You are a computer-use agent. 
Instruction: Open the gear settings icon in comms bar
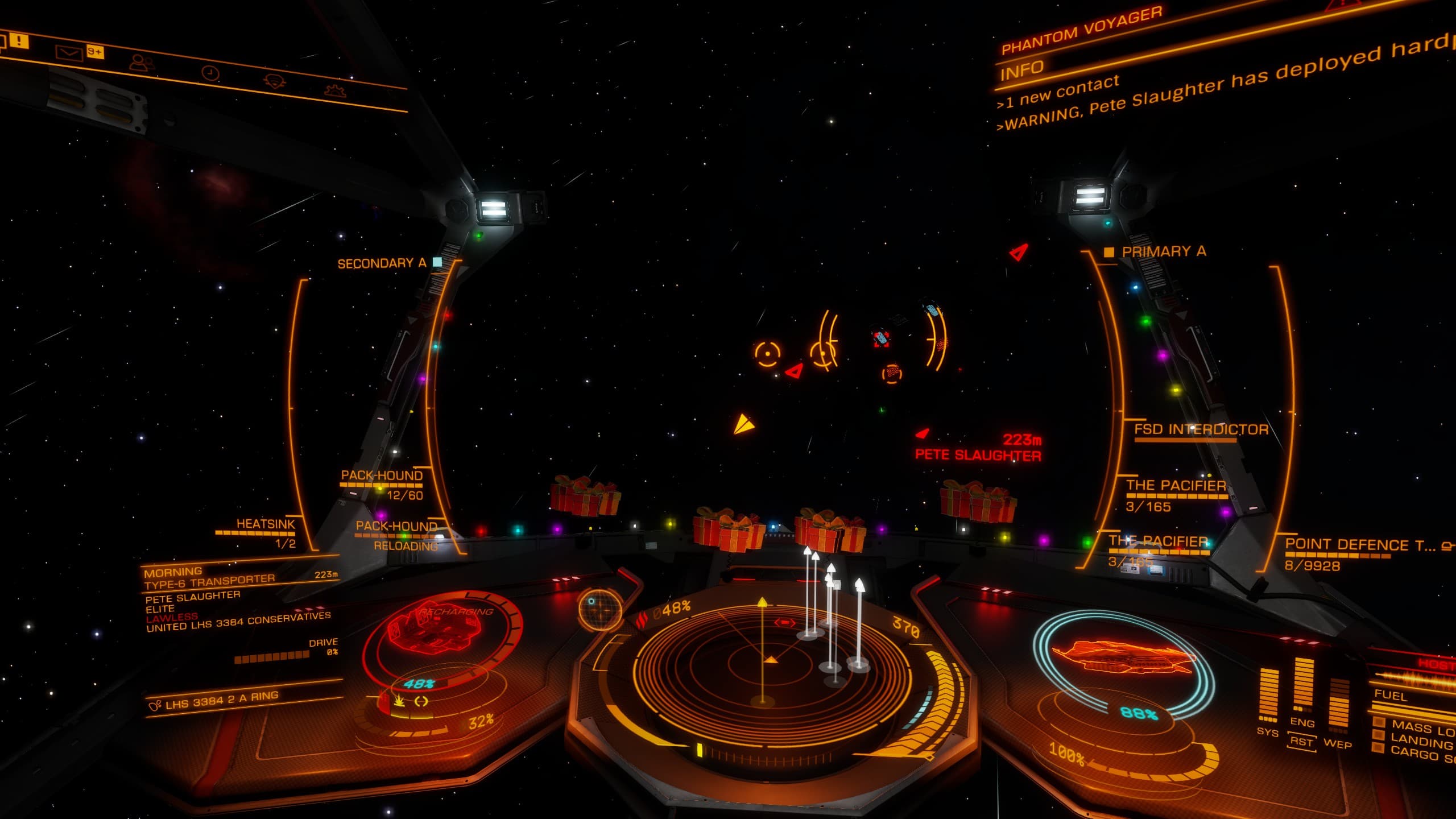(336, 90)
